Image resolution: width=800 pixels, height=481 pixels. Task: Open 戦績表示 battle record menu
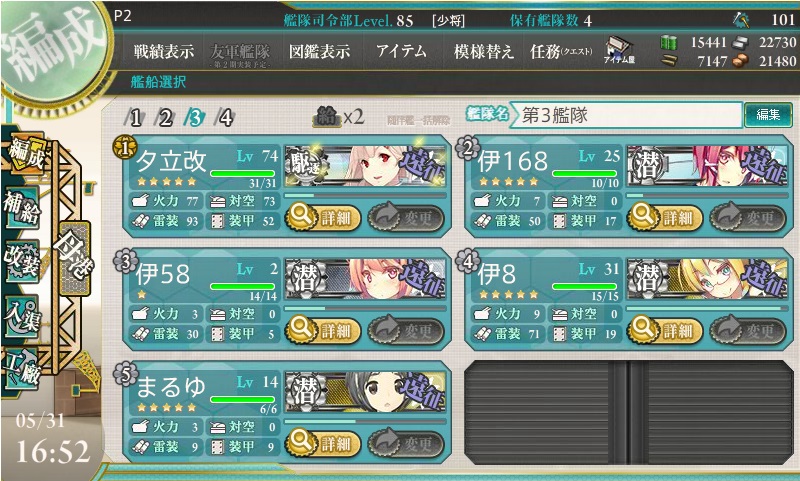(164, 51)
